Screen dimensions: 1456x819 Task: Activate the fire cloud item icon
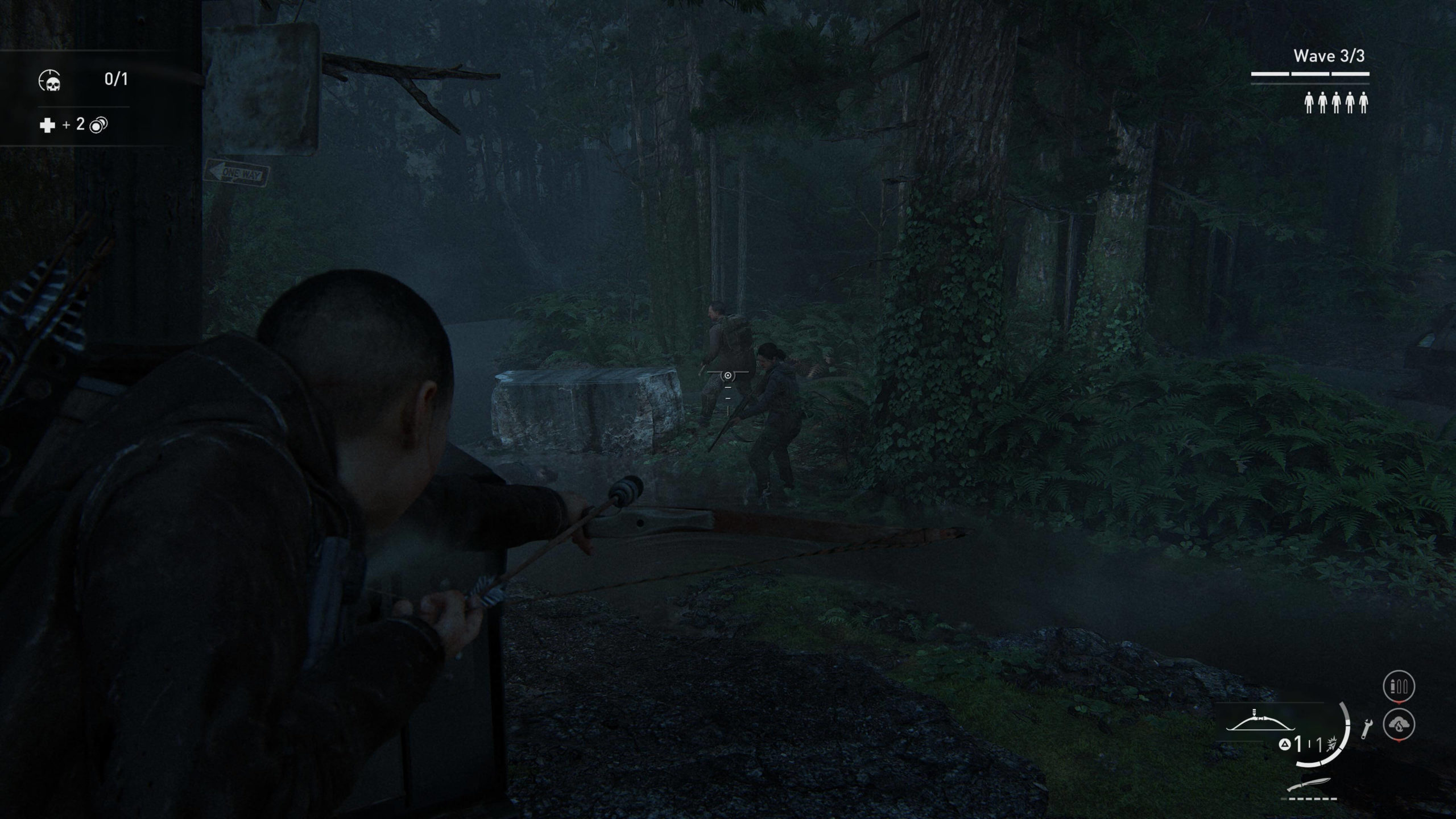pyautogui.click(x=1399, y=725)
